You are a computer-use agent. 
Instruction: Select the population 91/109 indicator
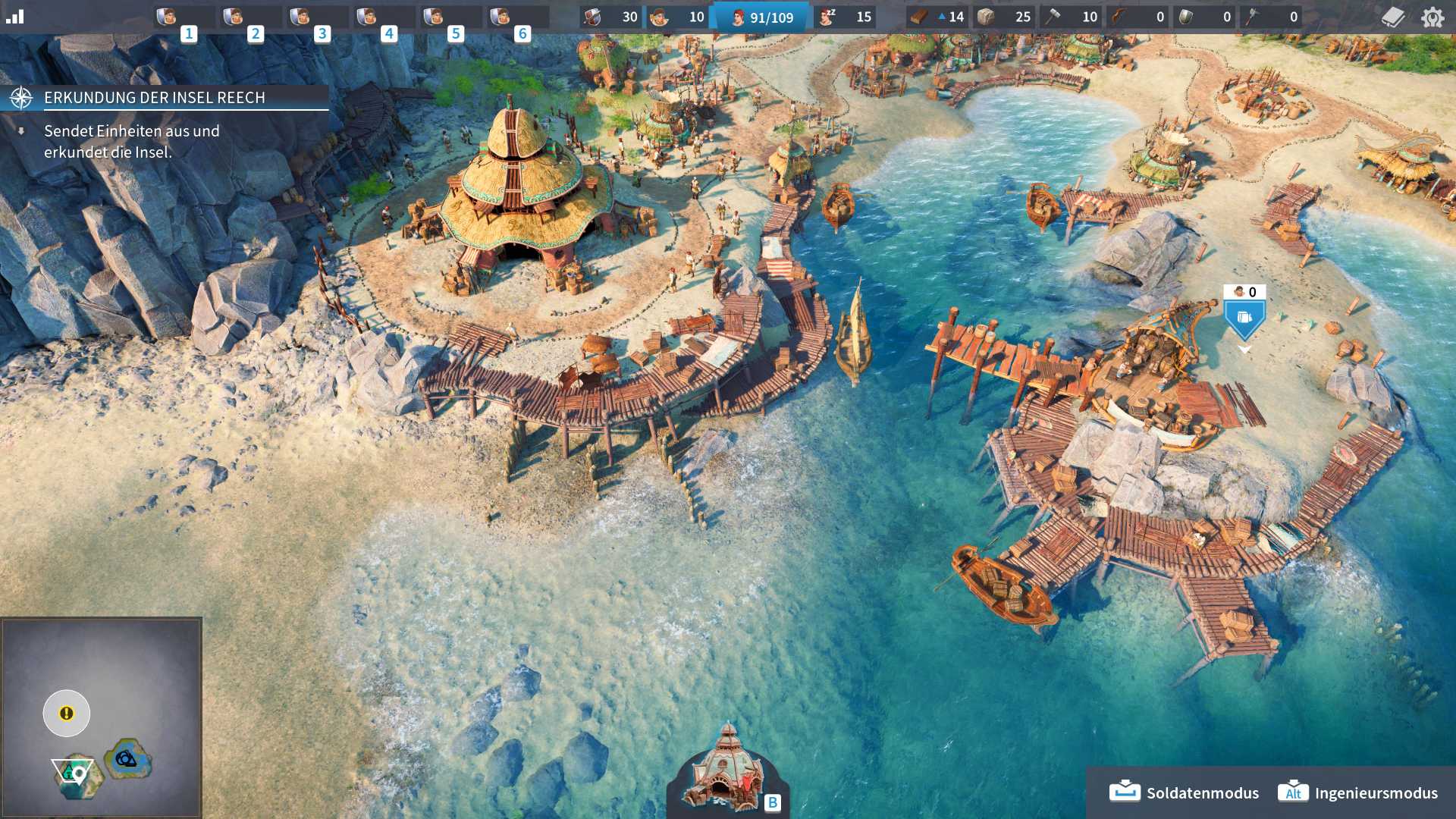pyautogui.click(x=761, y=17)
